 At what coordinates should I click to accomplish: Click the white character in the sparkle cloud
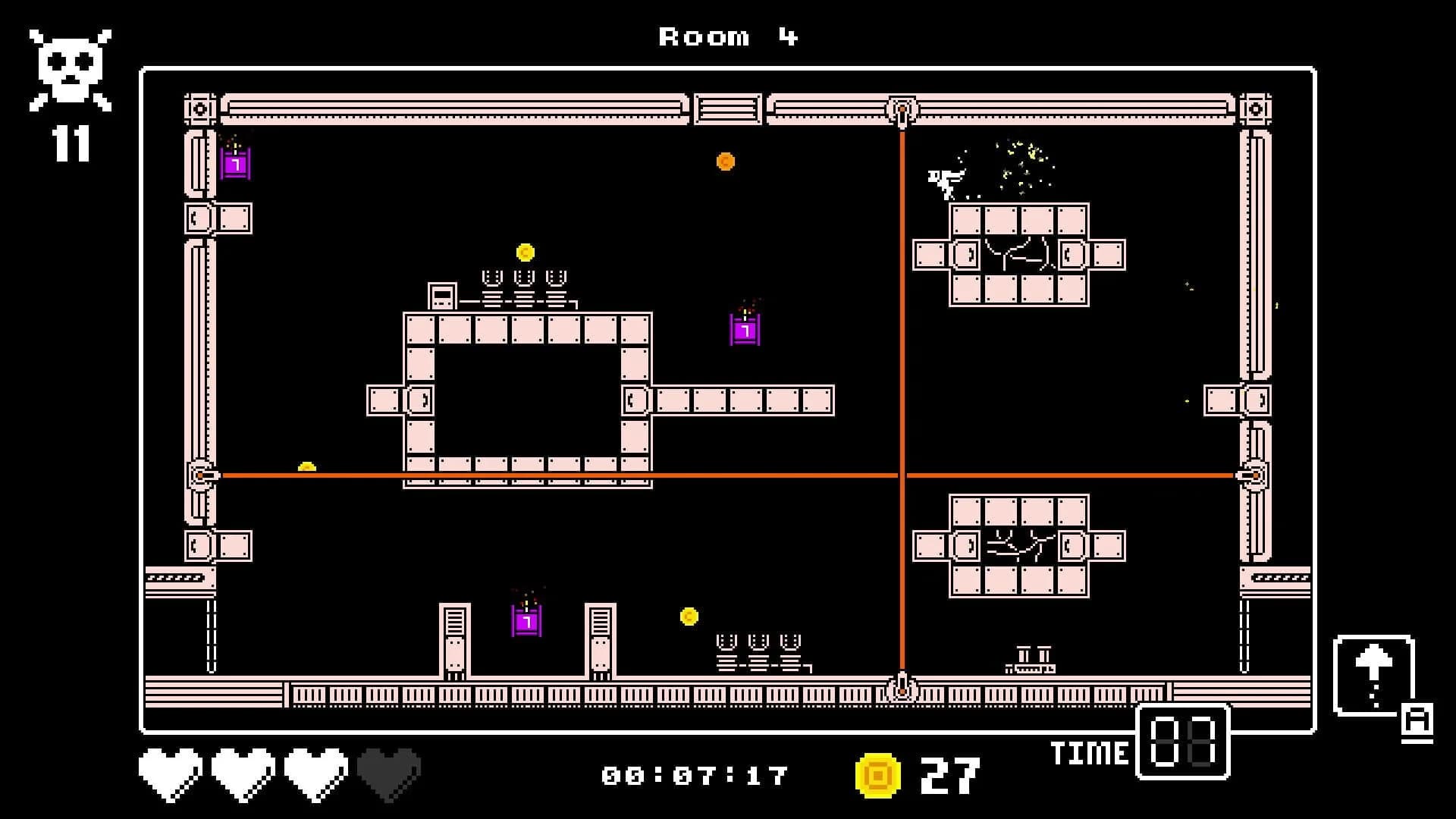945,180
